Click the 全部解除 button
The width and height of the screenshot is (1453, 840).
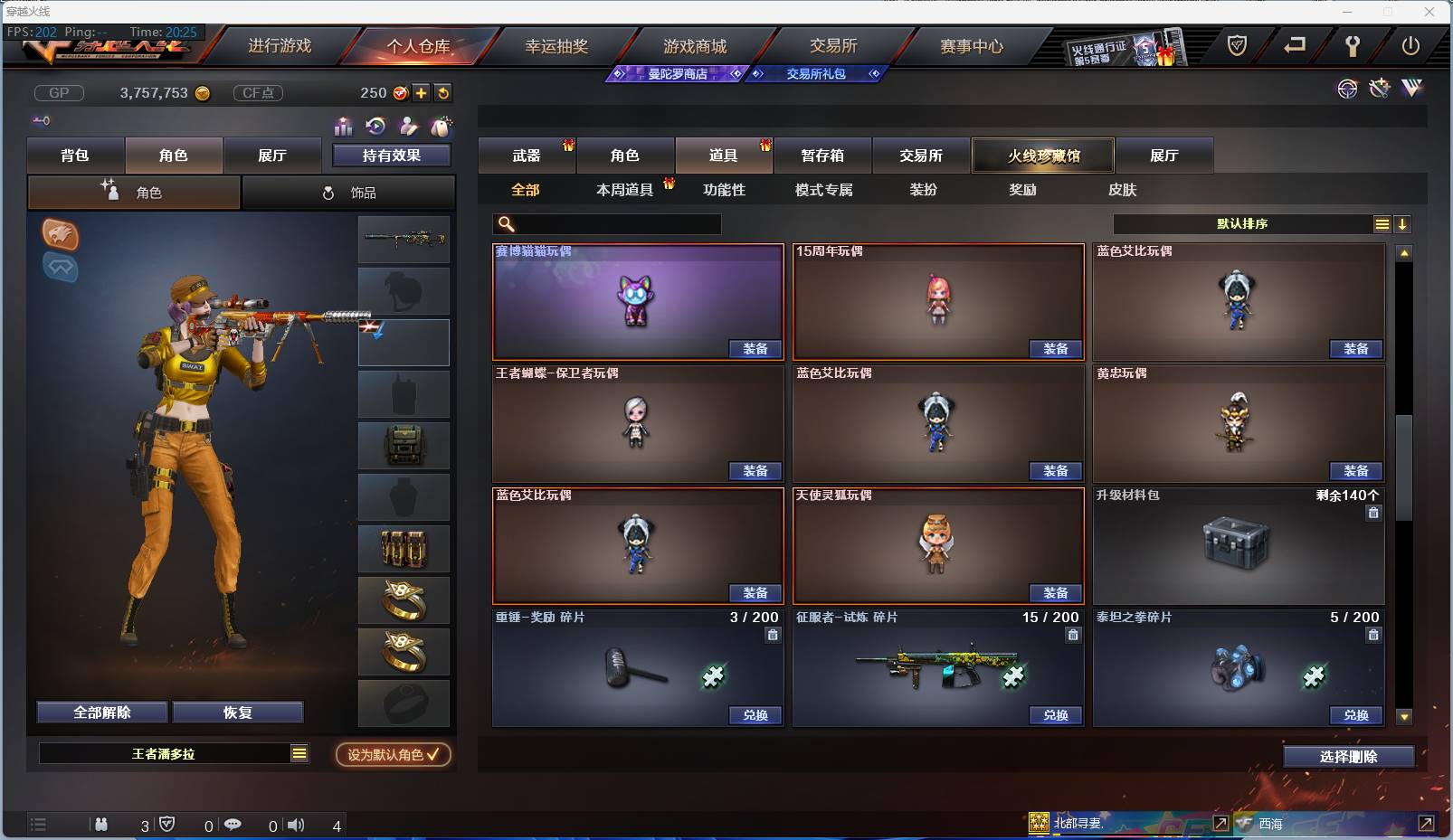100,712
